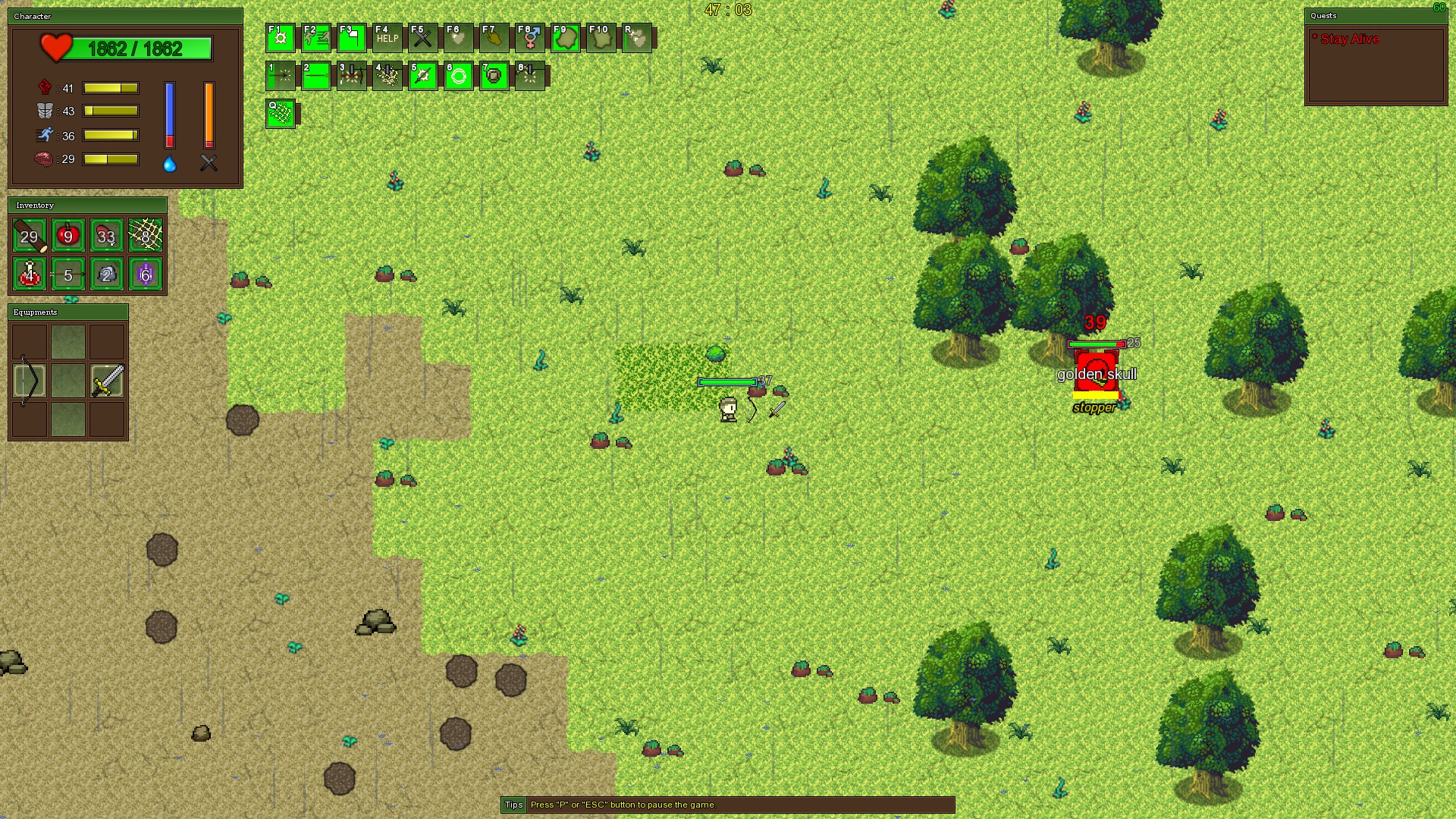Select the number 5 sword slash skill
The height and width of the screenshot is (819, 1456).
pyautogui.click(x=422, y=77)
